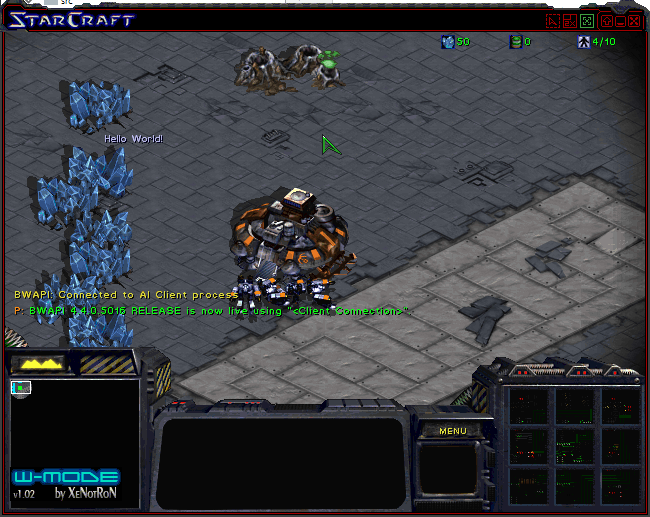
Task: Select the Command Center with its selection ring
Action: pyautogui.click(x=294, y=238)
